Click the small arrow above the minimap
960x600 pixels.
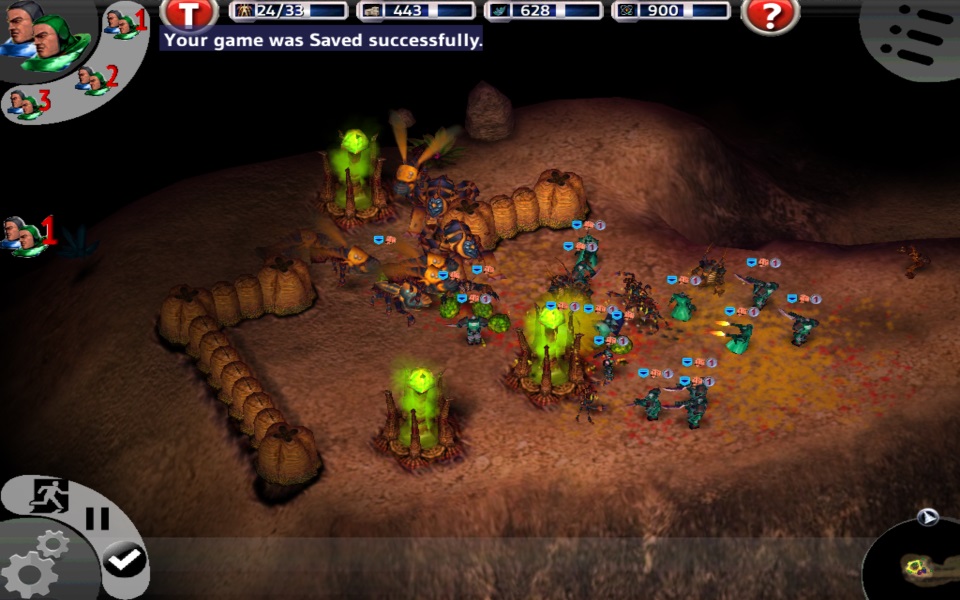pyautogui.click(x=927, y=517)
